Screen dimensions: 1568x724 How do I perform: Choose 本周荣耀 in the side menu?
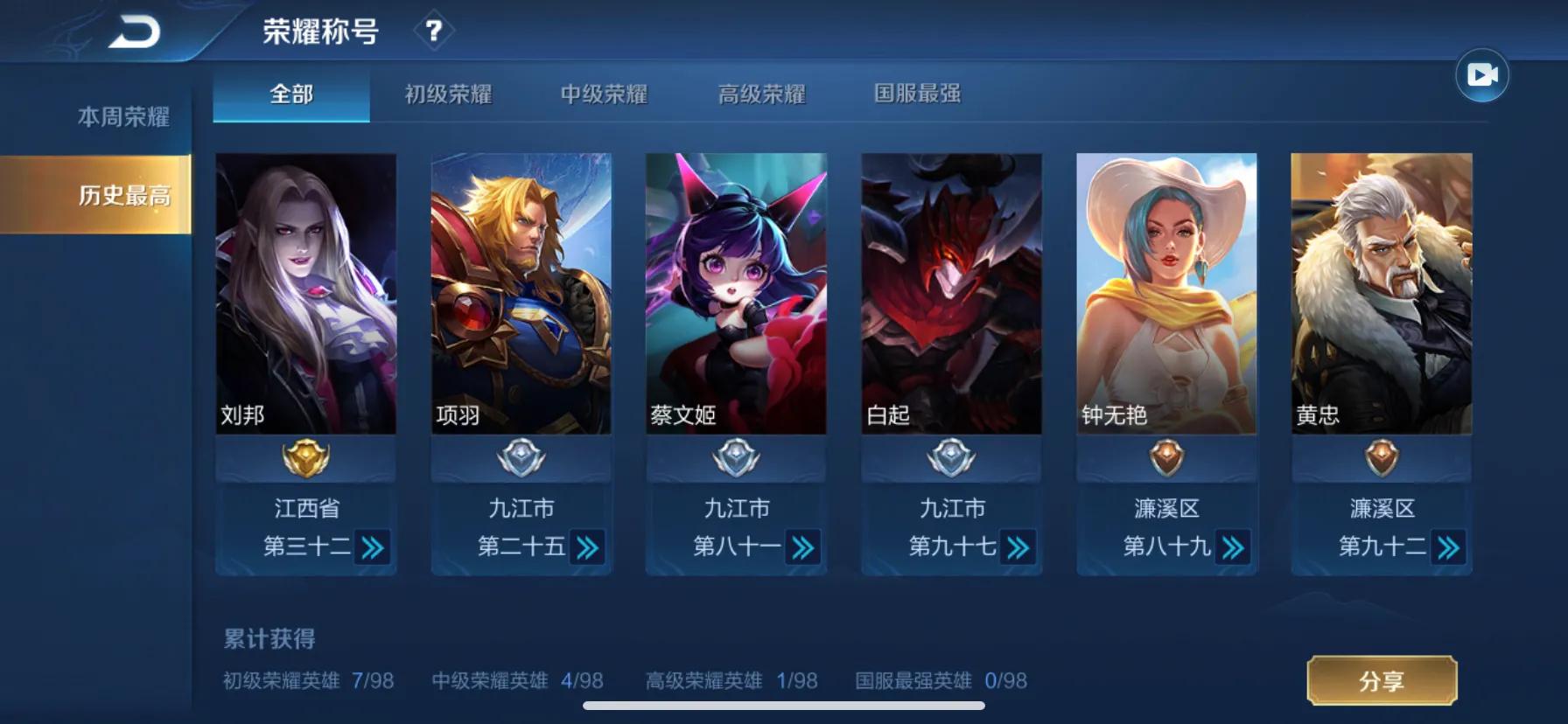[x=123, y=117]
